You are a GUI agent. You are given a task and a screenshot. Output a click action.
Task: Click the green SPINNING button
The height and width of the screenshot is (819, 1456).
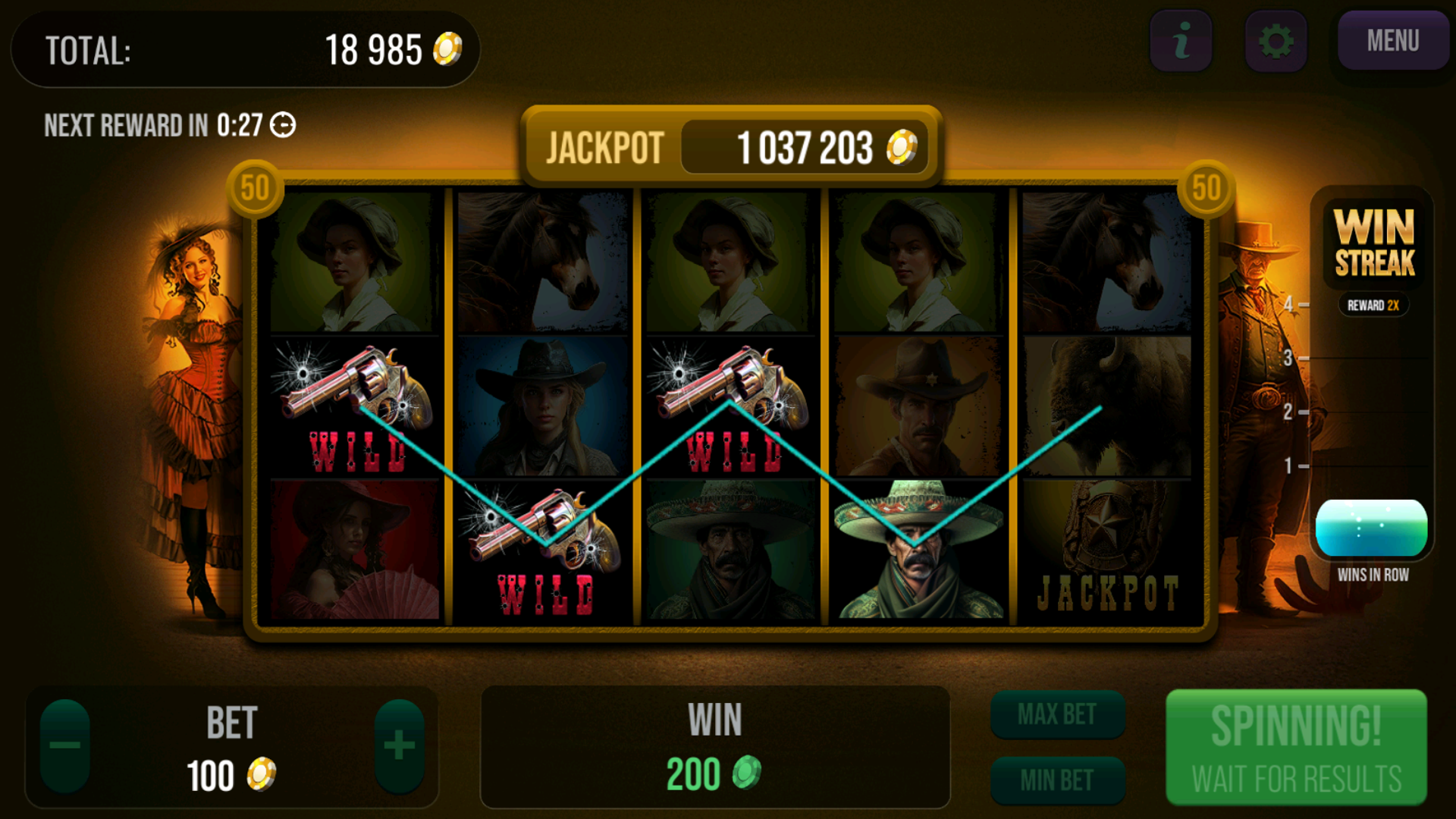click(x=1296, y=748)
